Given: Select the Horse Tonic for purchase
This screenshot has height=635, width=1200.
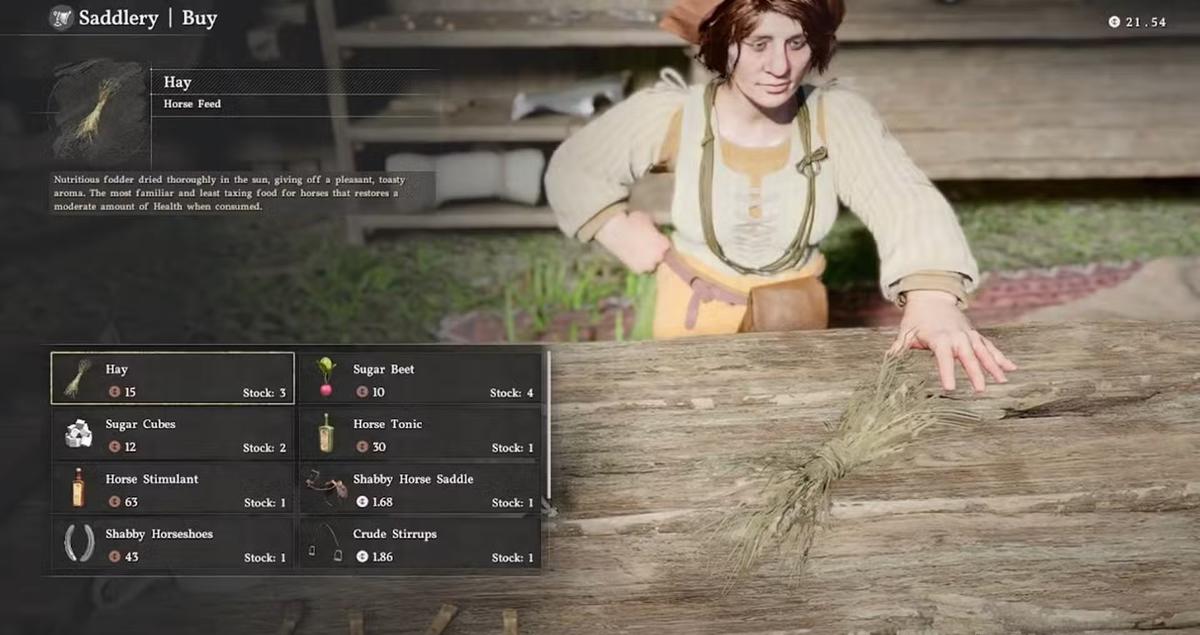Looking at the screenshot, I should (420, 434).
